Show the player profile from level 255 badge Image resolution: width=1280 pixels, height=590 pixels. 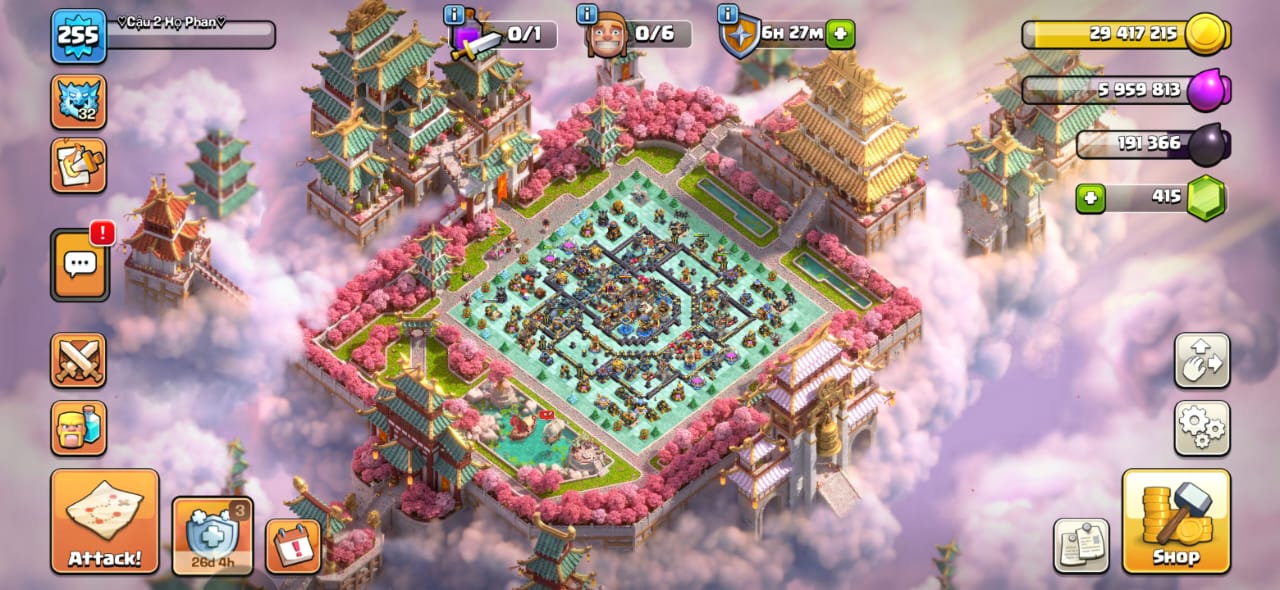click(x=79, y=36)
